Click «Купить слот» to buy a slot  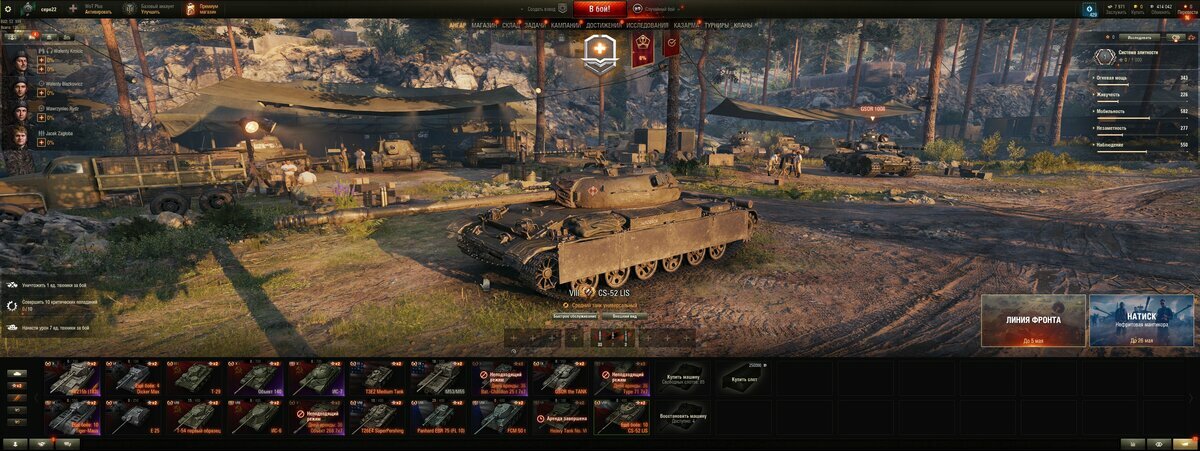tap(744, 377)
